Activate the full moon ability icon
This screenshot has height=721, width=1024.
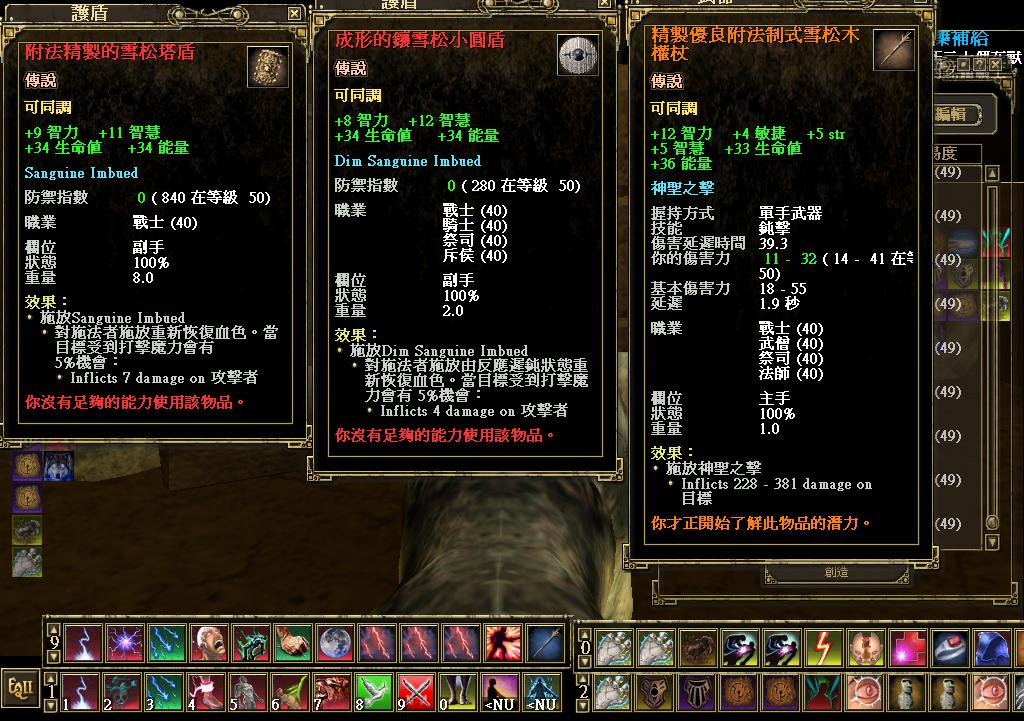coord(333,643)
